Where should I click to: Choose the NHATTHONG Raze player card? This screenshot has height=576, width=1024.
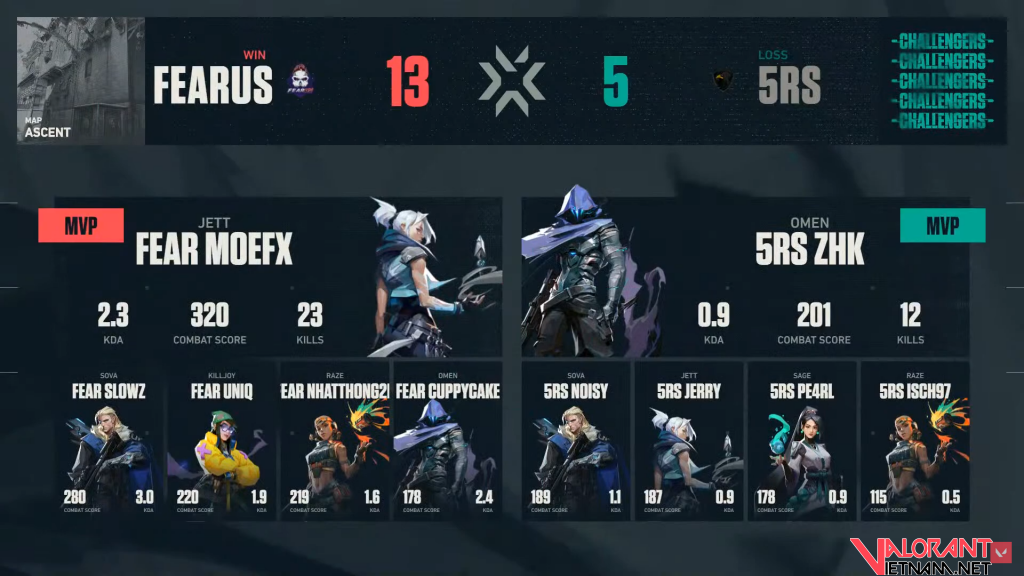[333, 441]
